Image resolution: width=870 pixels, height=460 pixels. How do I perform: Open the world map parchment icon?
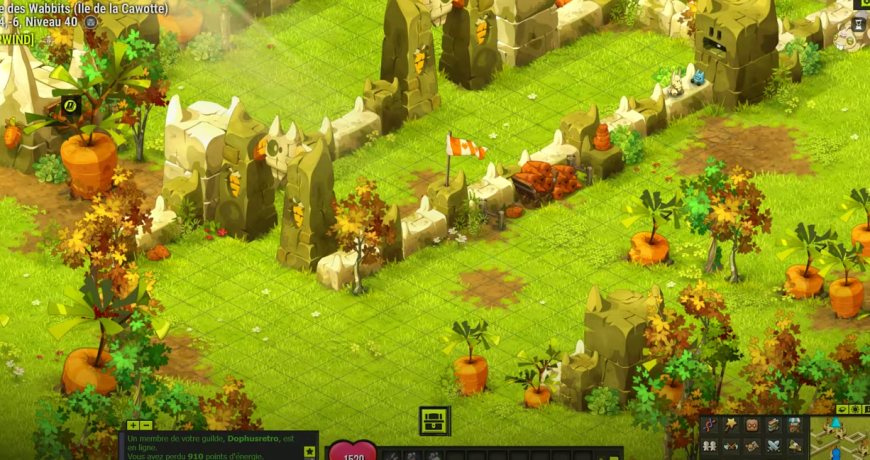point(752,446)
